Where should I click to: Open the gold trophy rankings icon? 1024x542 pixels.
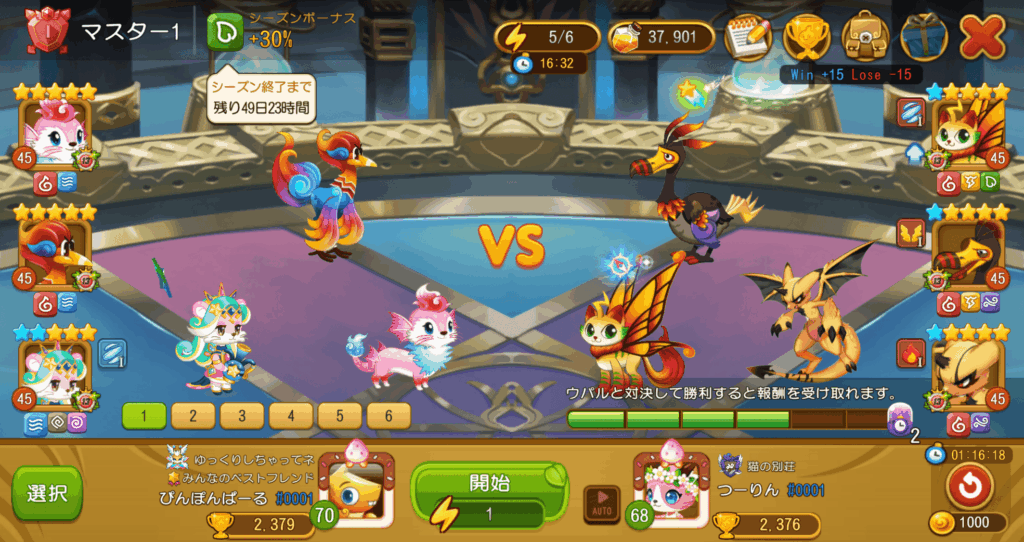[806, 37]
